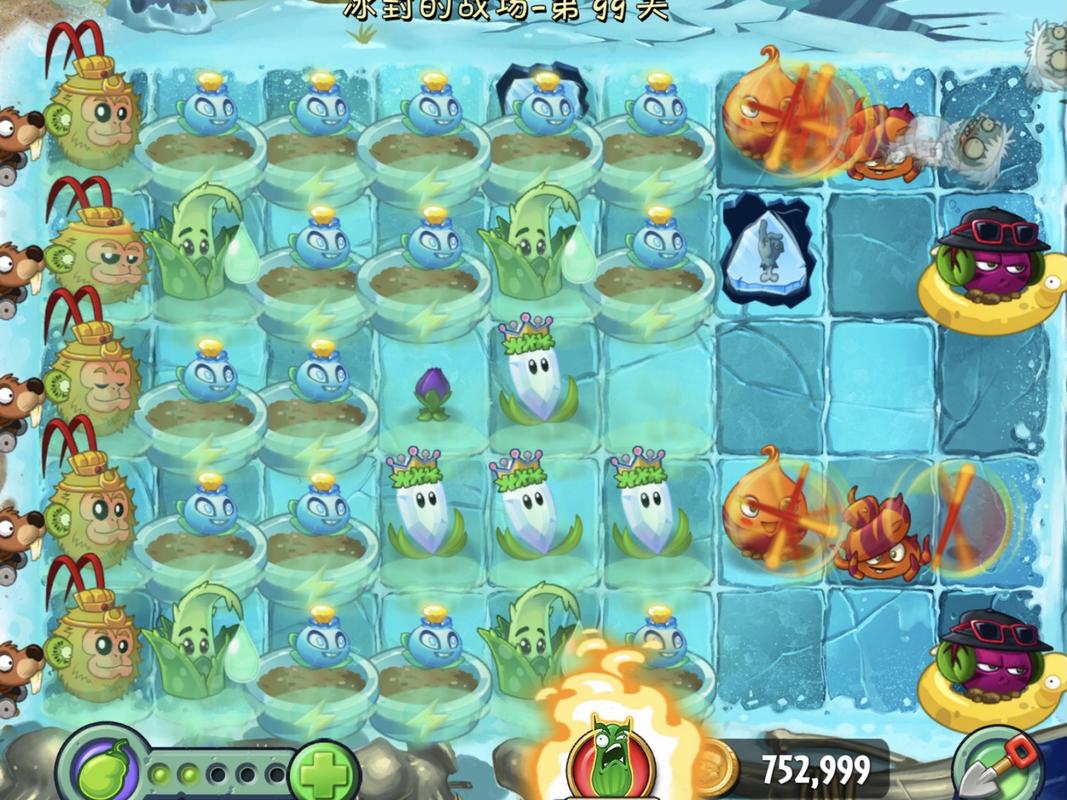Select the green plant food icon
The height and width of the screenshot is (800, 1067).
click(103, 767)
